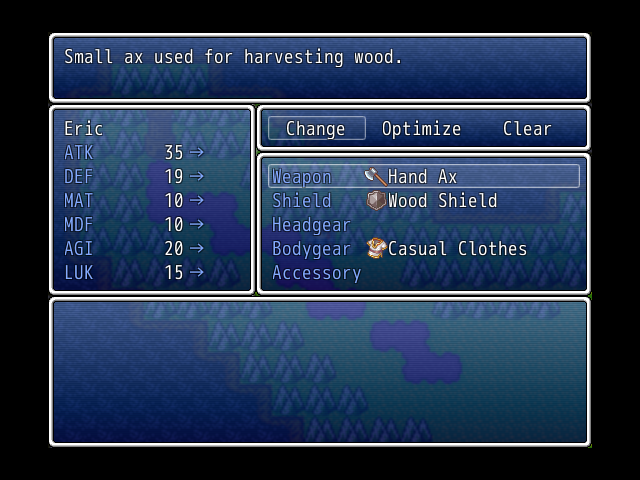Select the Weapon slot with Hand Ax

[x=423, y=177]
